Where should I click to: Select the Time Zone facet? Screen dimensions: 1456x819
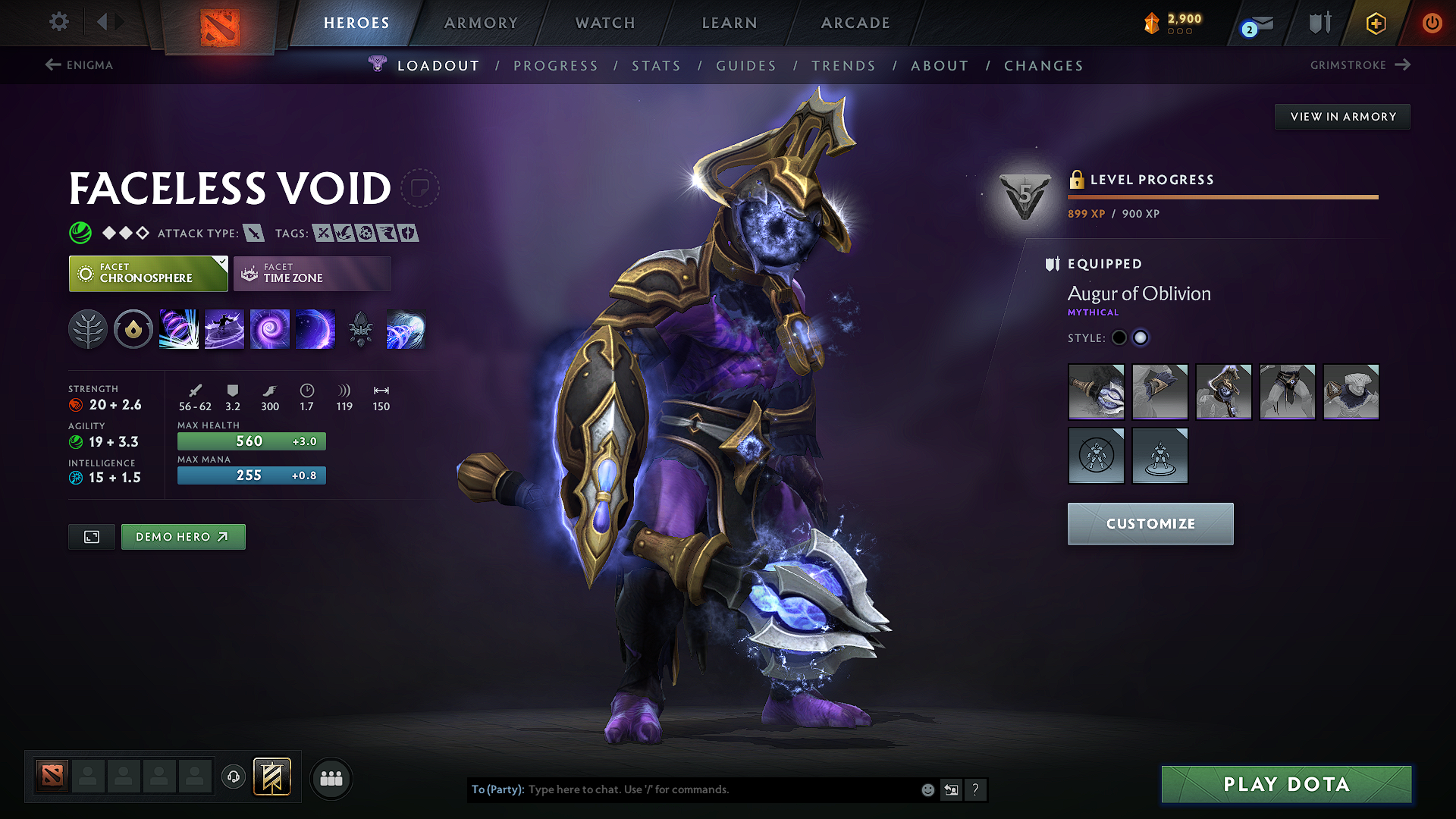pos(312,273)
